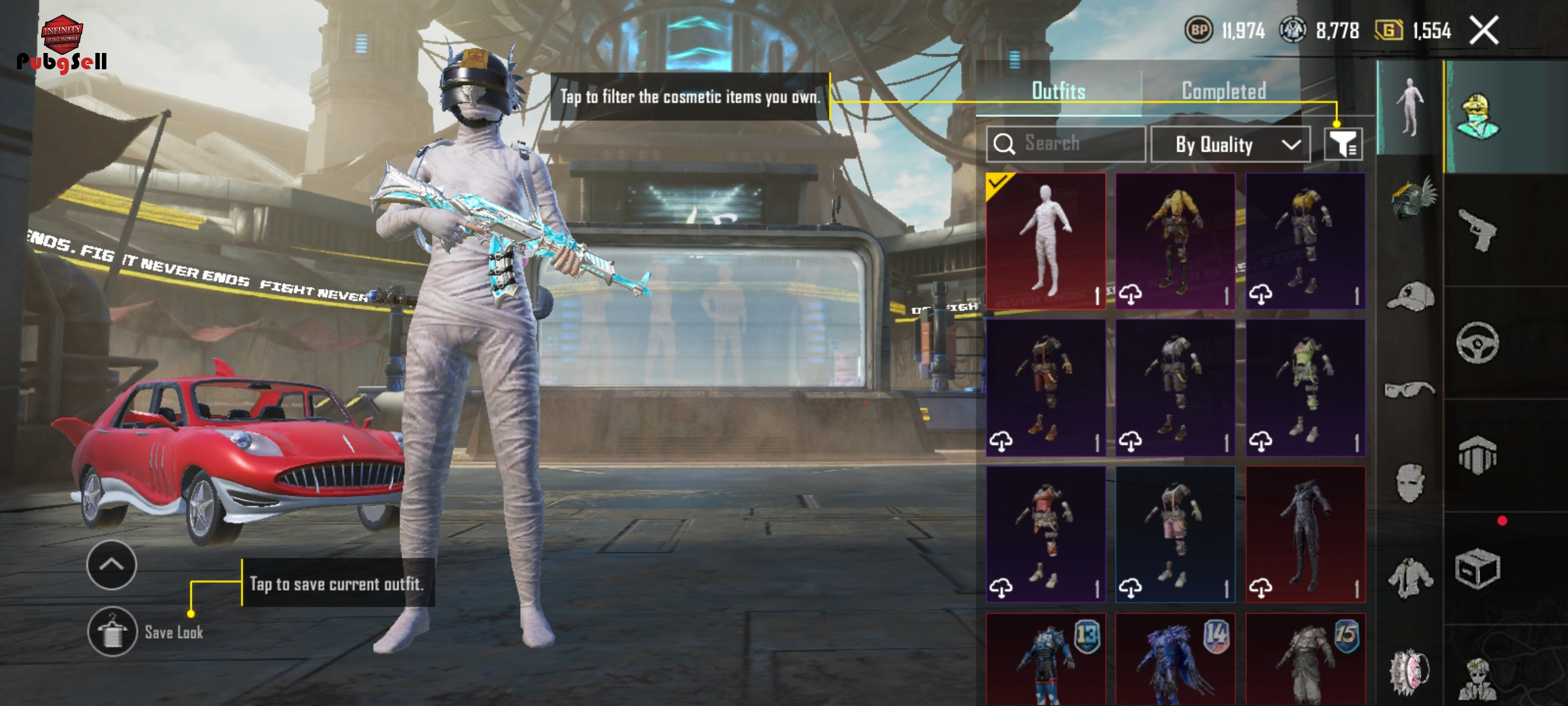This screenshot has height=706, width=1568.
Task: Select the black leather suit outfit
Action: [1305, 533]
